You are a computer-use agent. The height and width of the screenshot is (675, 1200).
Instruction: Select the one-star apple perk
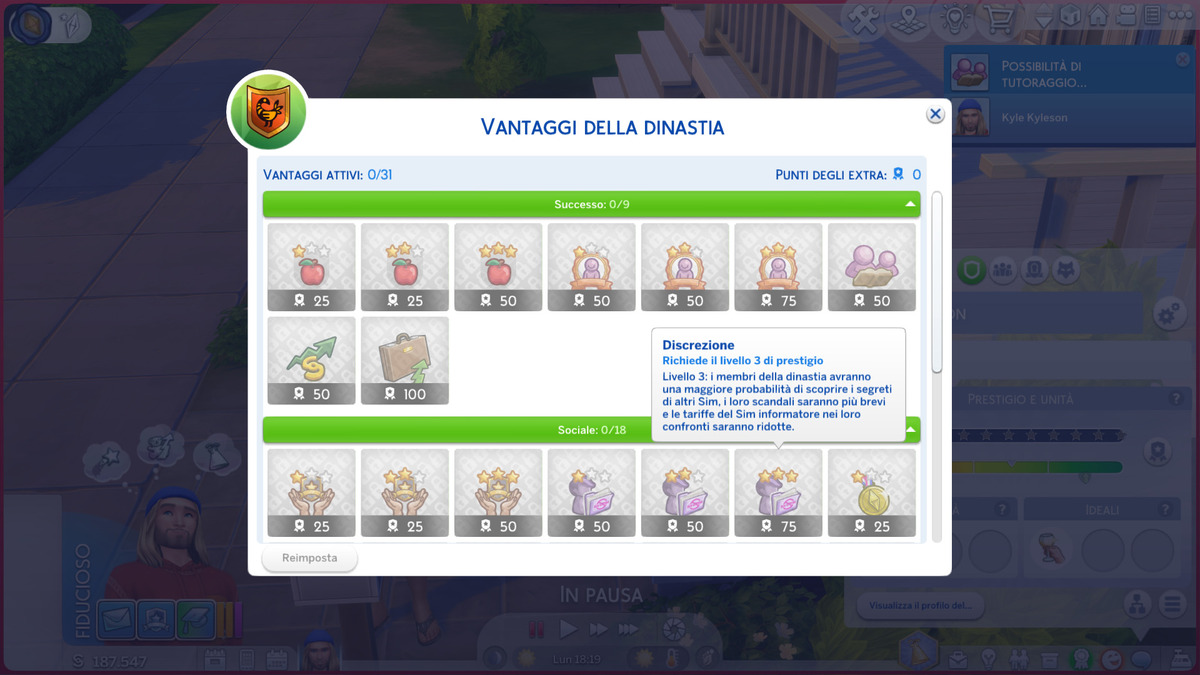pyautogui.click(x=311, y=266)
